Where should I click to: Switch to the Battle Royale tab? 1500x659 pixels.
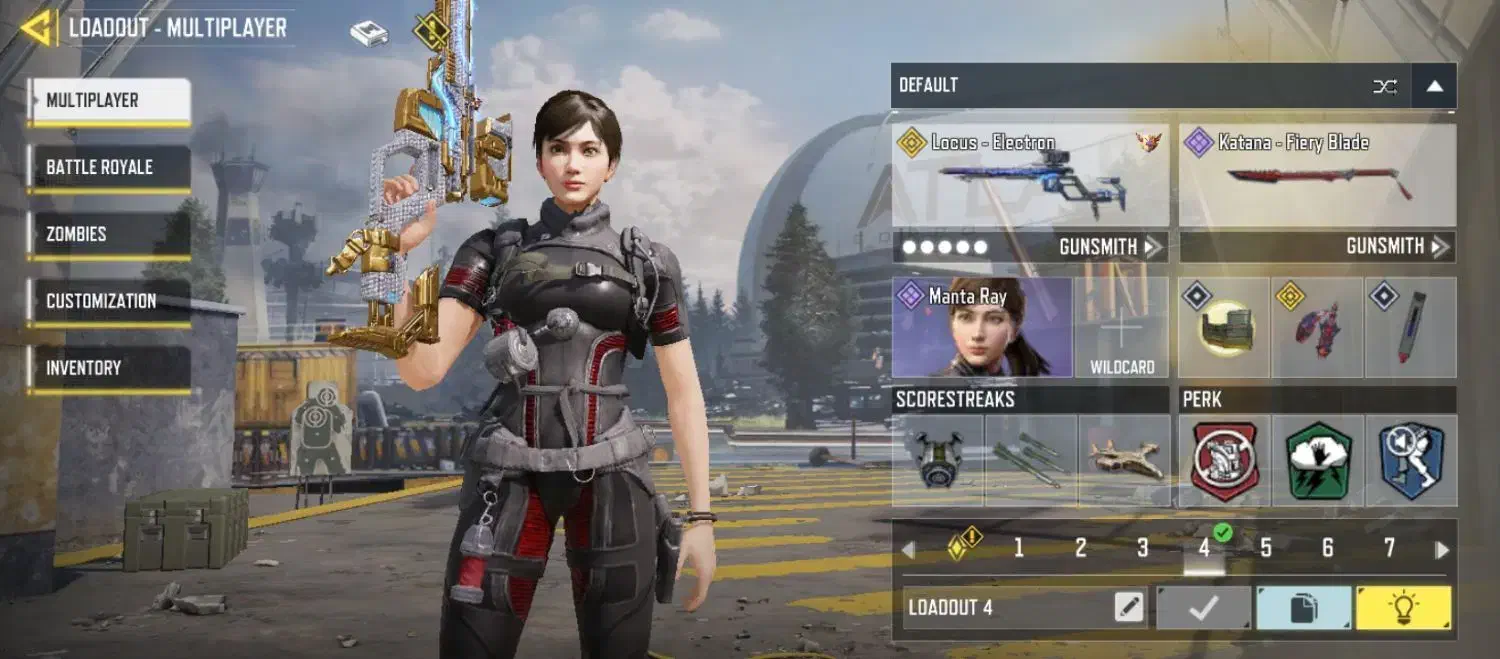click(108, 167)
